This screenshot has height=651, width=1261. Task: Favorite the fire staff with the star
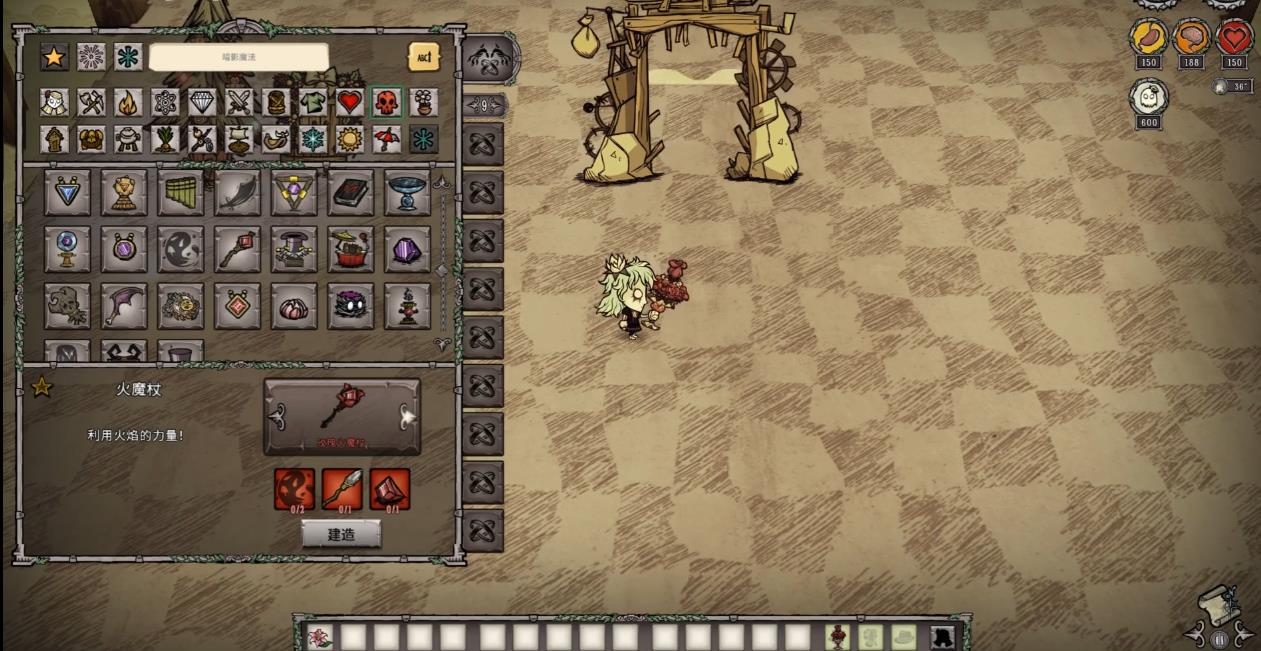tap(42, 387)
